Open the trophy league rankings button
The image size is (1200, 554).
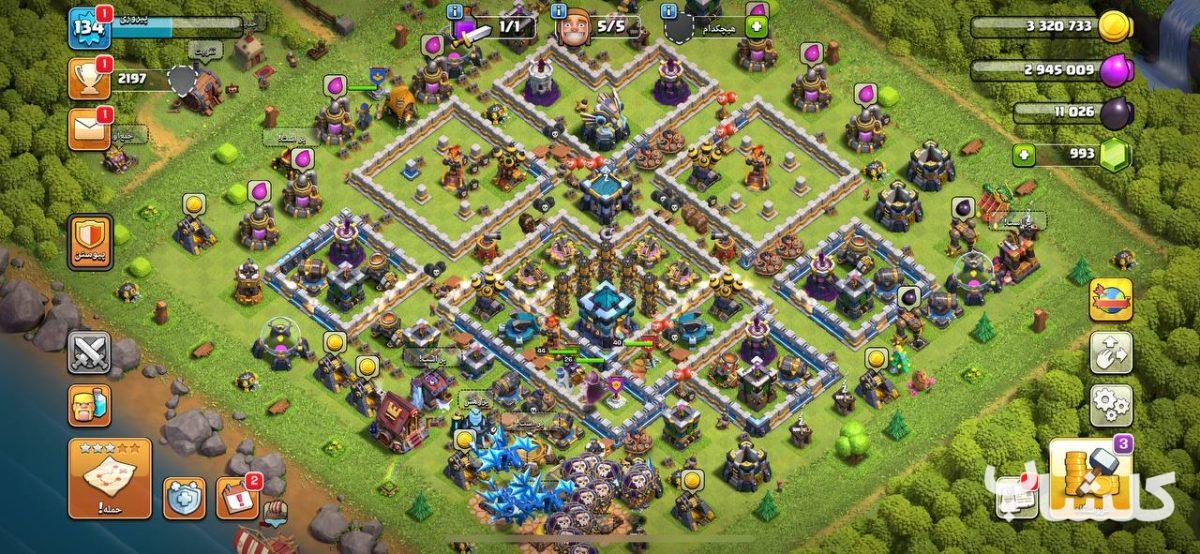89,79
